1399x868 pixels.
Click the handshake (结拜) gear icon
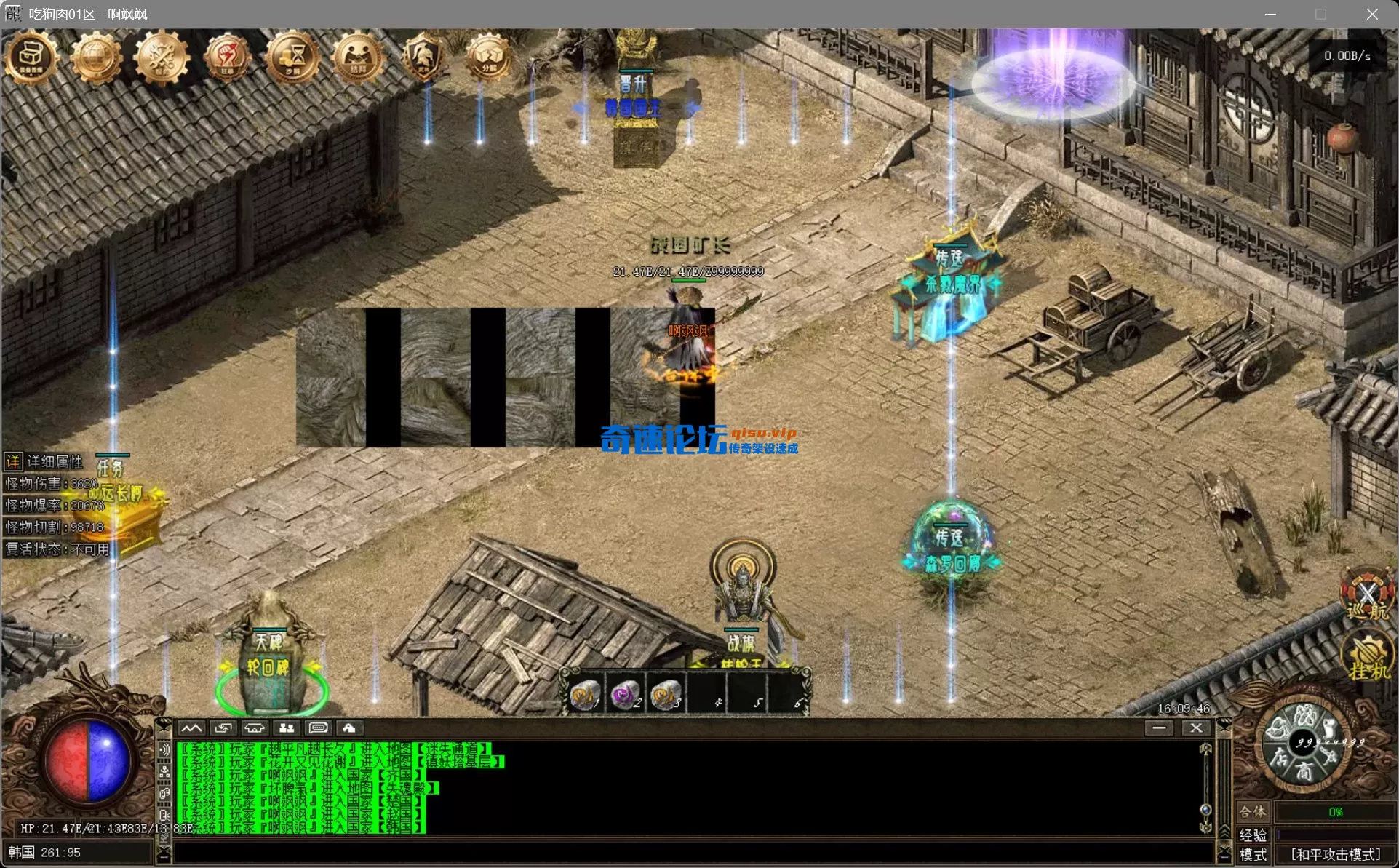tap(356, 57)
